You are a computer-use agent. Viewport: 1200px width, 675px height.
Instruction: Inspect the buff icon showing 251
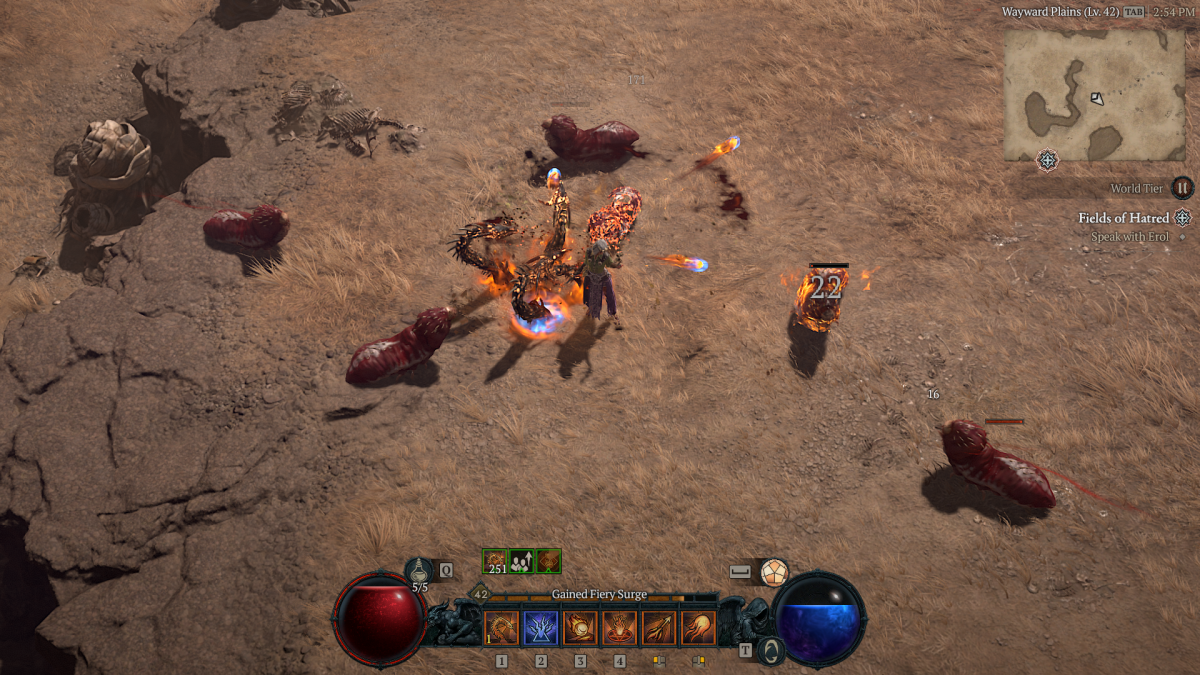(496, 561)
